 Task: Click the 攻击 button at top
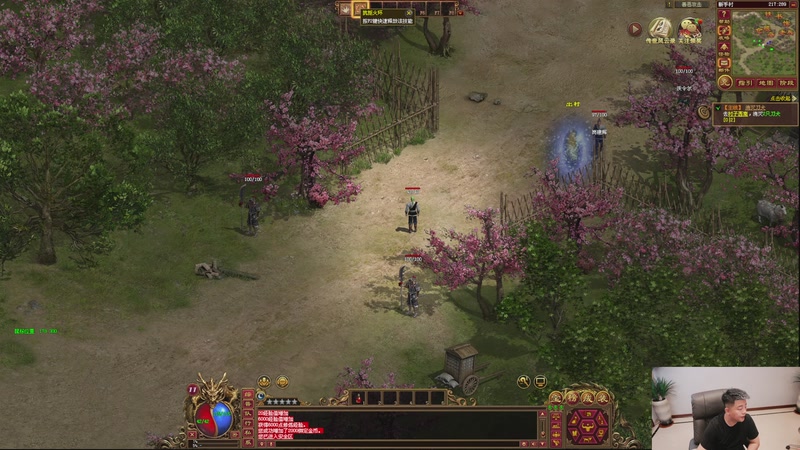pyautogui.click(x=692, y=5)
